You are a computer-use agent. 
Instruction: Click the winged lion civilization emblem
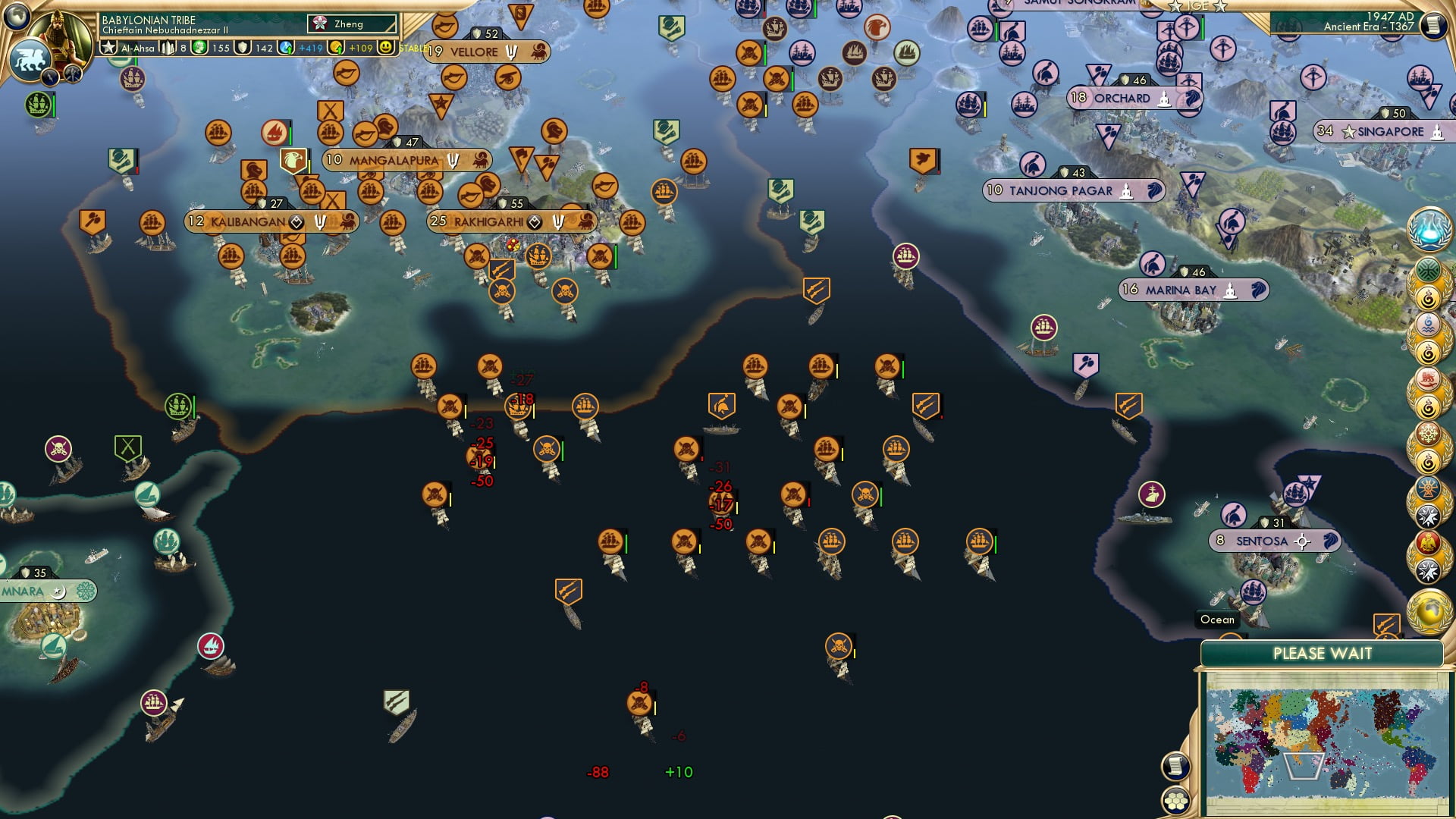pos(30,59)
